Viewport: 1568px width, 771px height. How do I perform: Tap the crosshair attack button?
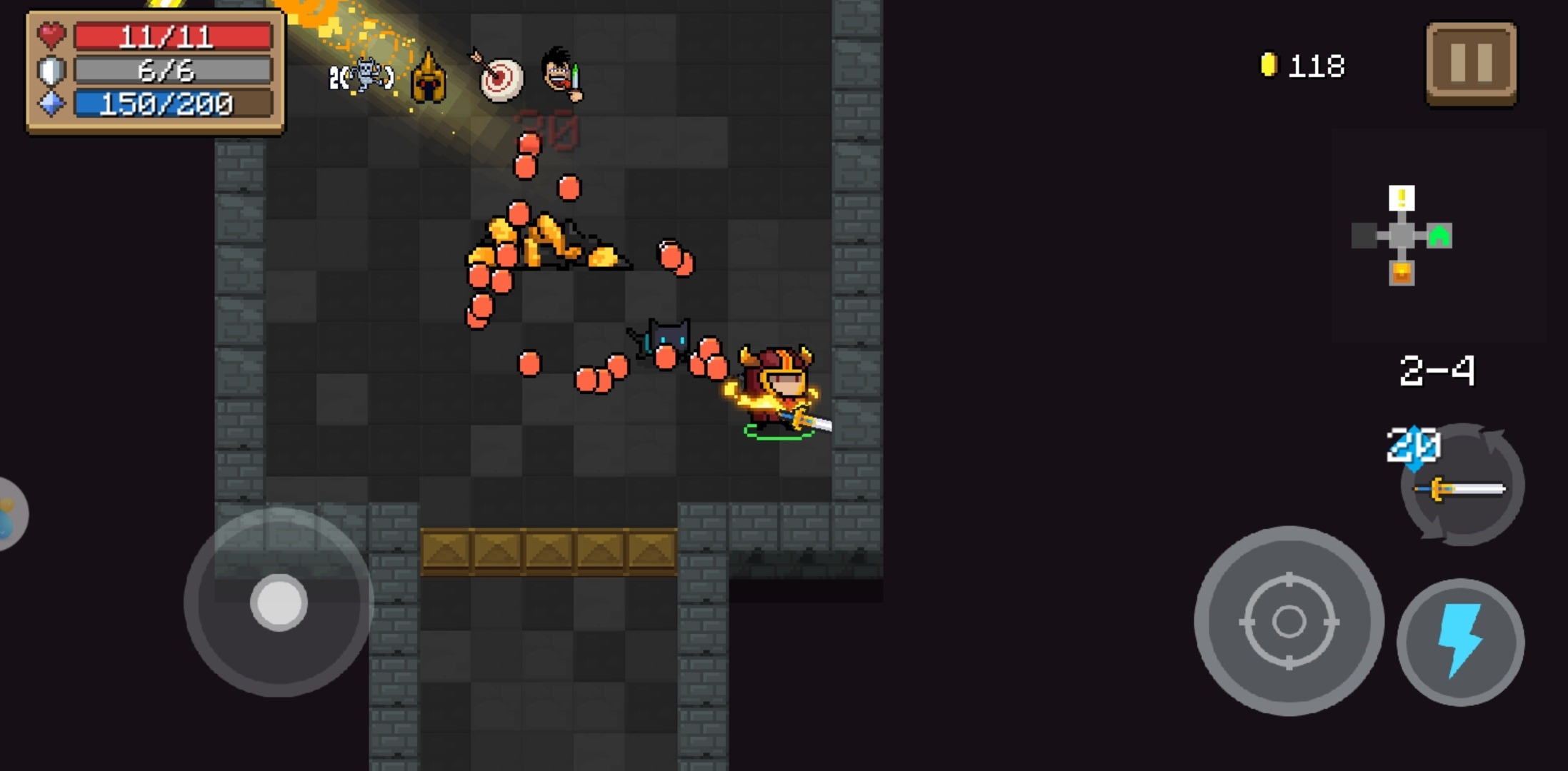[x=1288, y=621]
